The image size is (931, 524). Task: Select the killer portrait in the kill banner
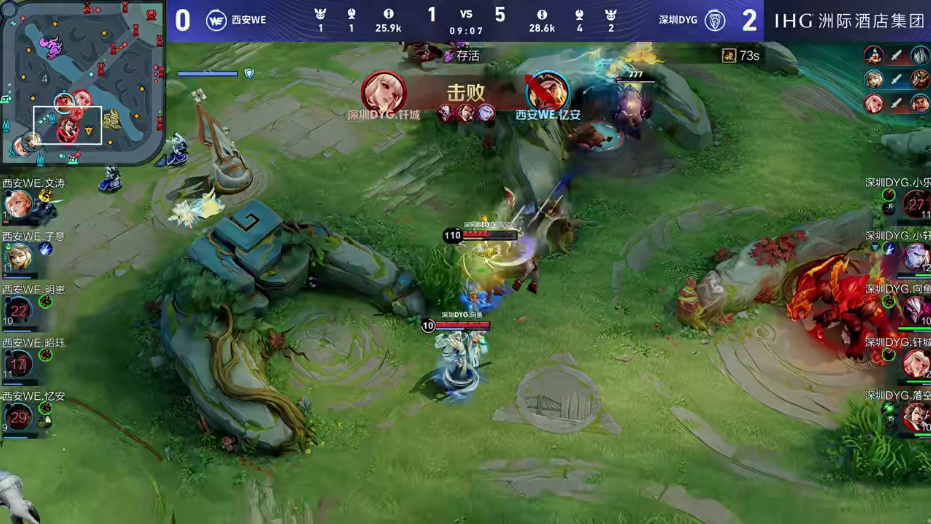[384, 92]
